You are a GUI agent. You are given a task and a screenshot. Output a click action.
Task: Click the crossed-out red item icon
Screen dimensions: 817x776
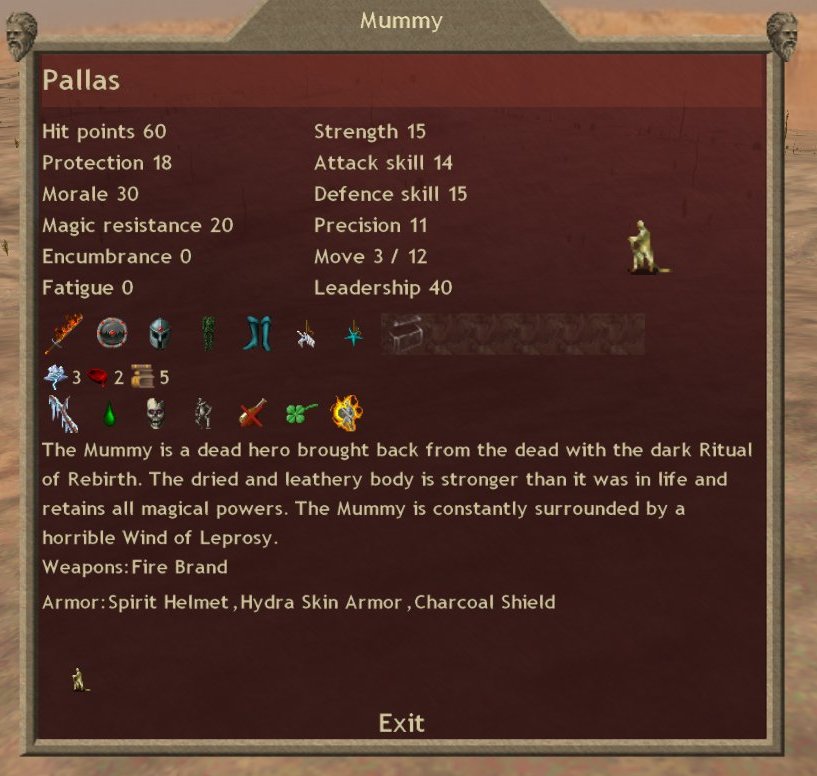point(252,413)
